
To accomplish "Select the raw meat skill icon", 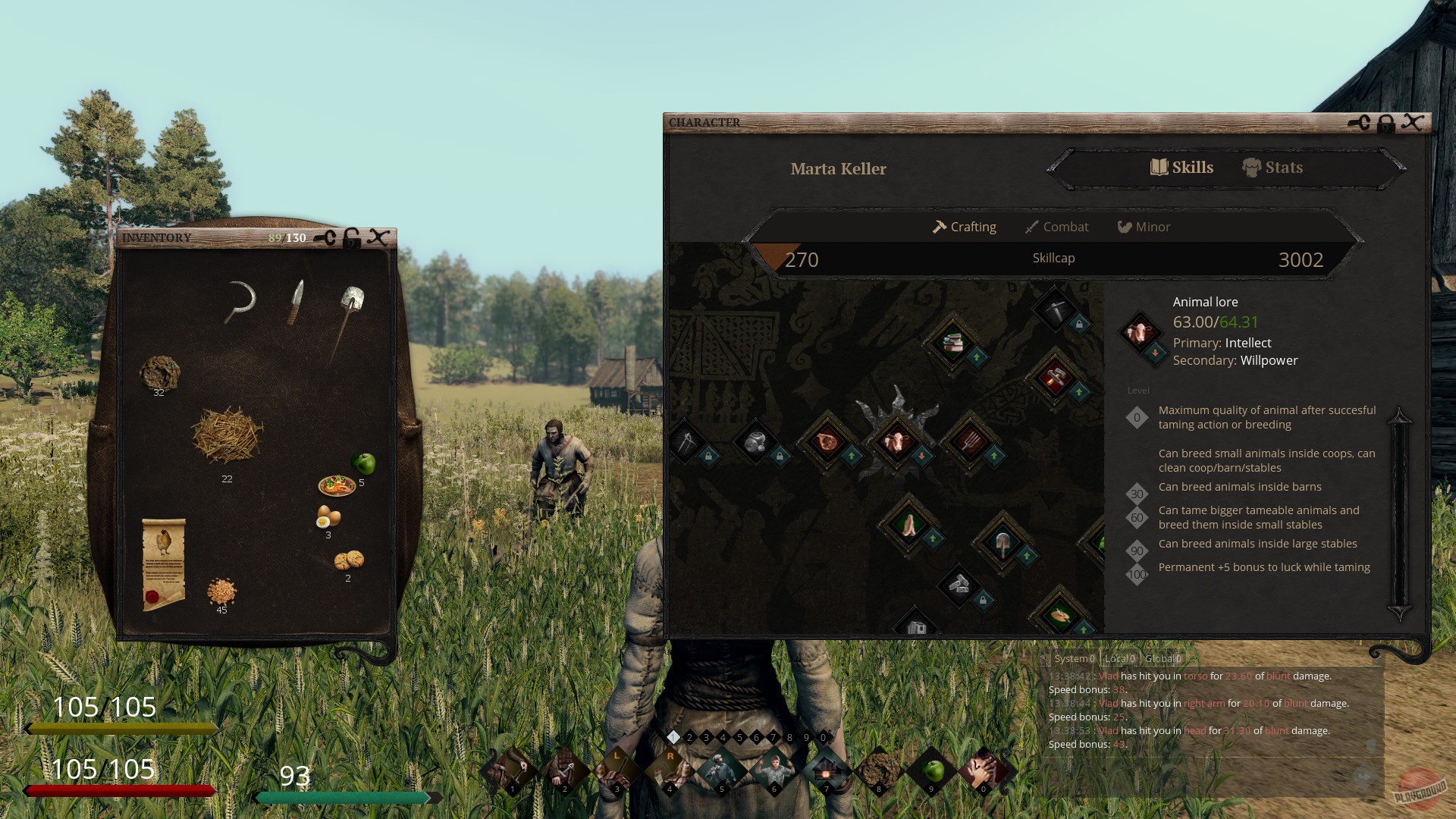I will 828,441.
